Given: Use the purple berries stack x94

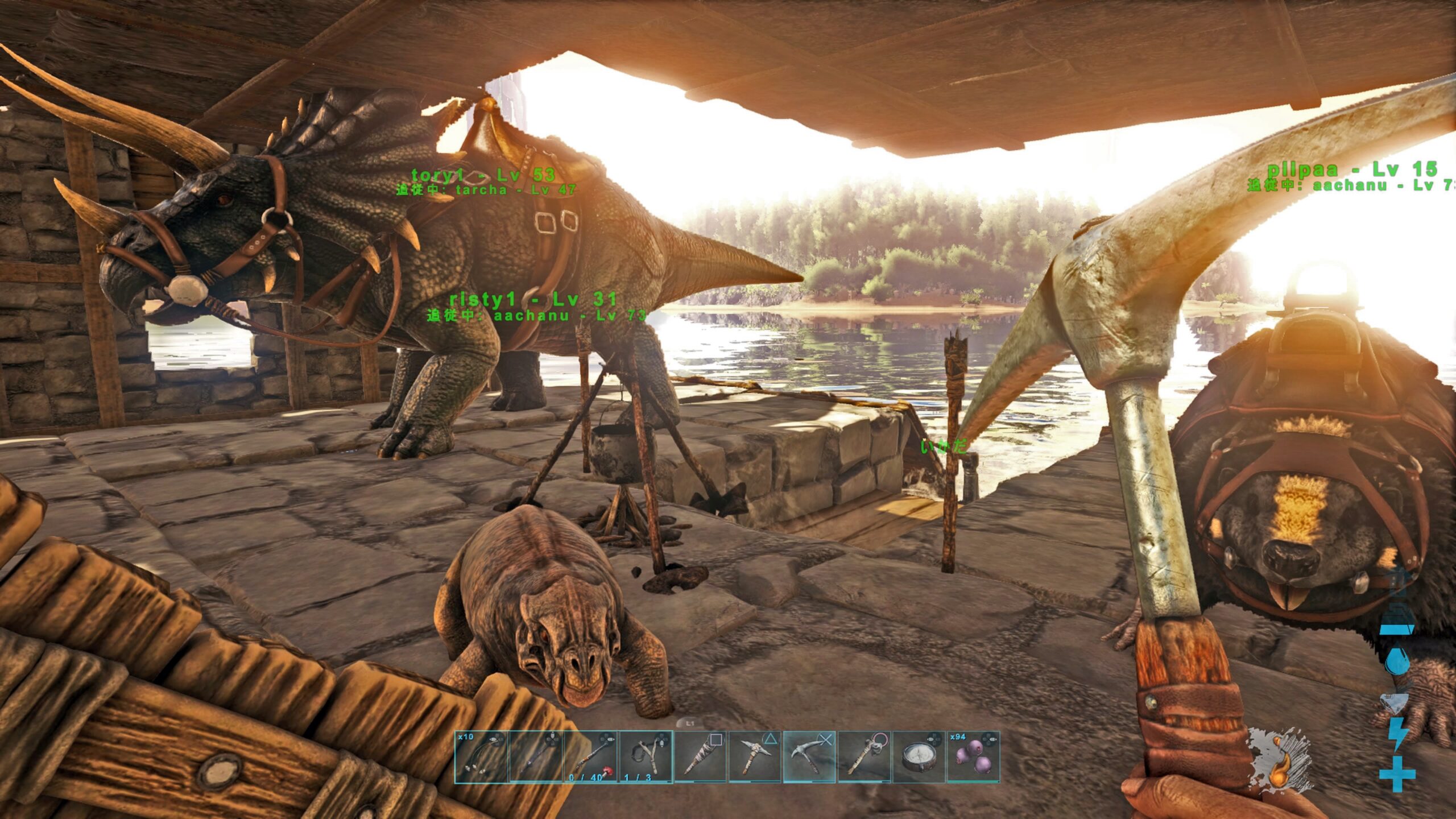Looking at the screenshot, I should click(x=973, y=757).
